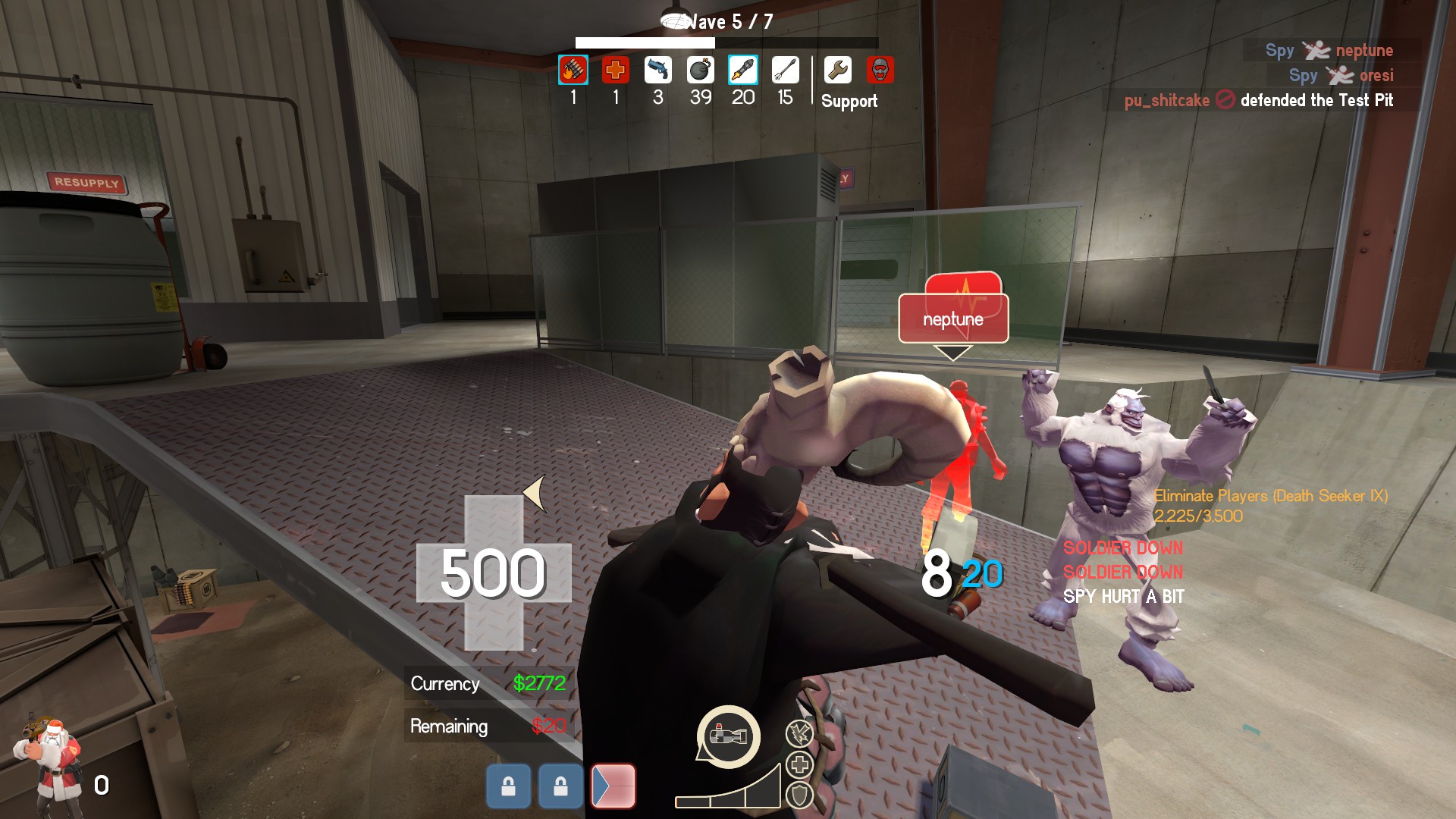Click the red gate capture point icon

(x=613, y=786)
